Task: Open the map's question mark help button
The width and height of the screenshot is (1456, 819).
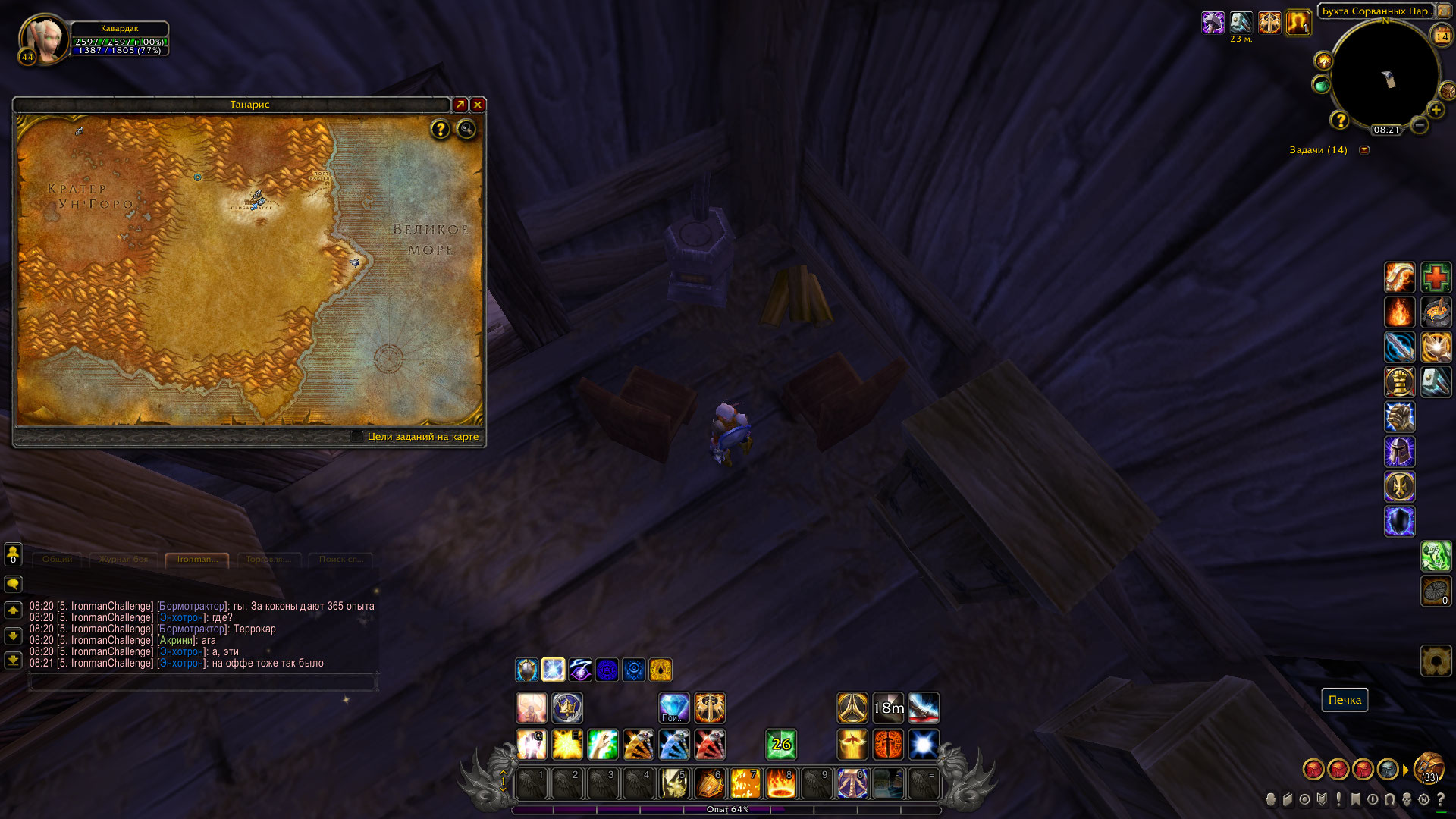Action: [x=440, y=129]
